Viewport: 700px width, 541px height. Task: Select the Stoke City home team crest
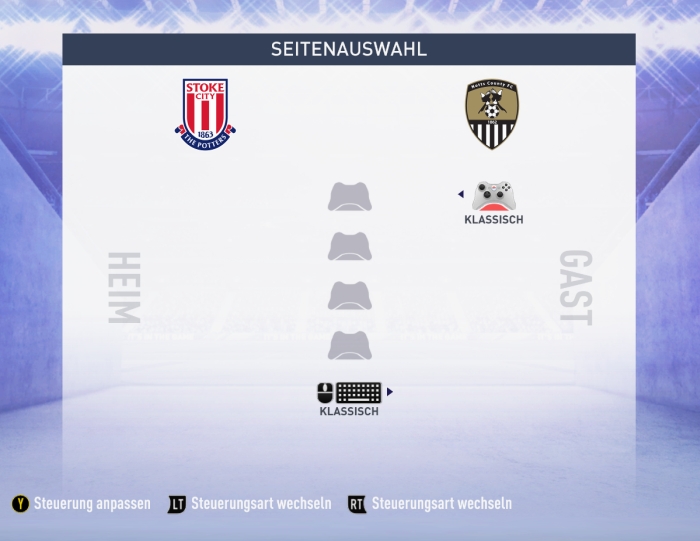coord(205,114)
